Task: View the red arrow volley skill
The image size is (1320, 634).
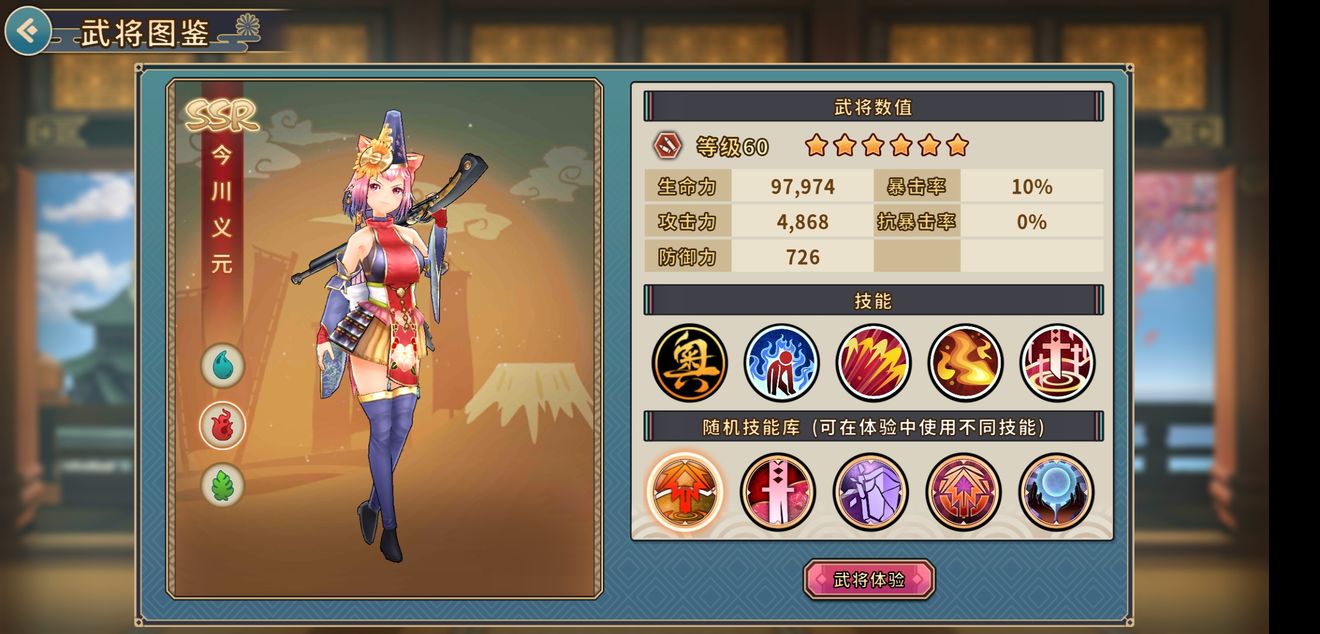Action: (874, 362)
